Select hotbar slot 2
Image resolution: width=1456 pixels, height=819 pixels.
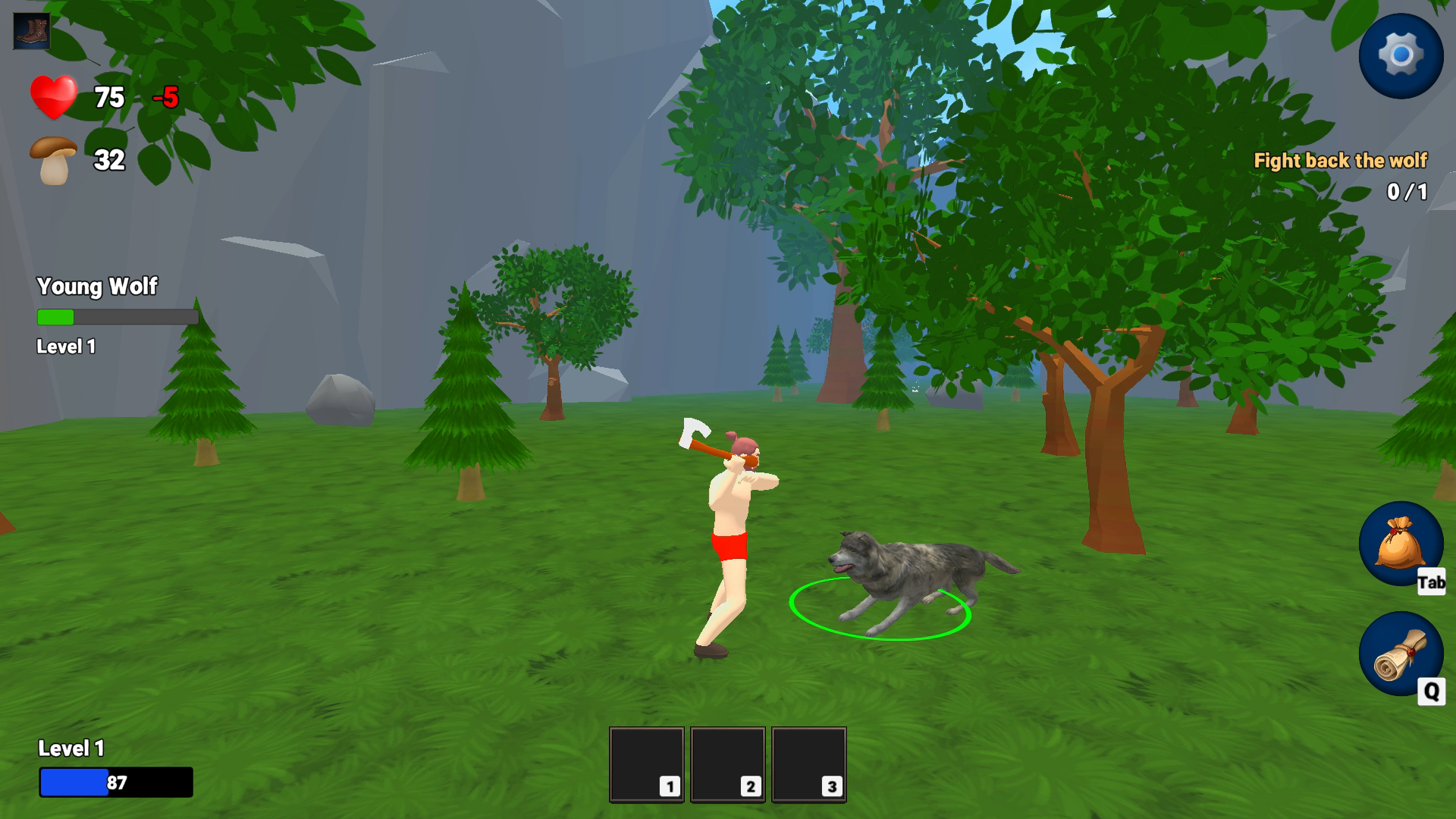[x=728, y=764]
